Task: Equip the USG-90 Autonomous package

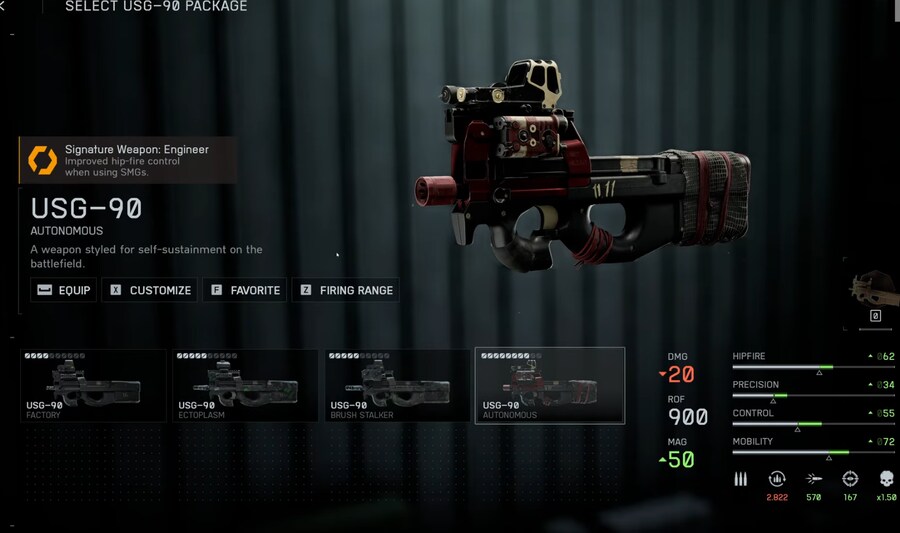Action: click(64, 290)
